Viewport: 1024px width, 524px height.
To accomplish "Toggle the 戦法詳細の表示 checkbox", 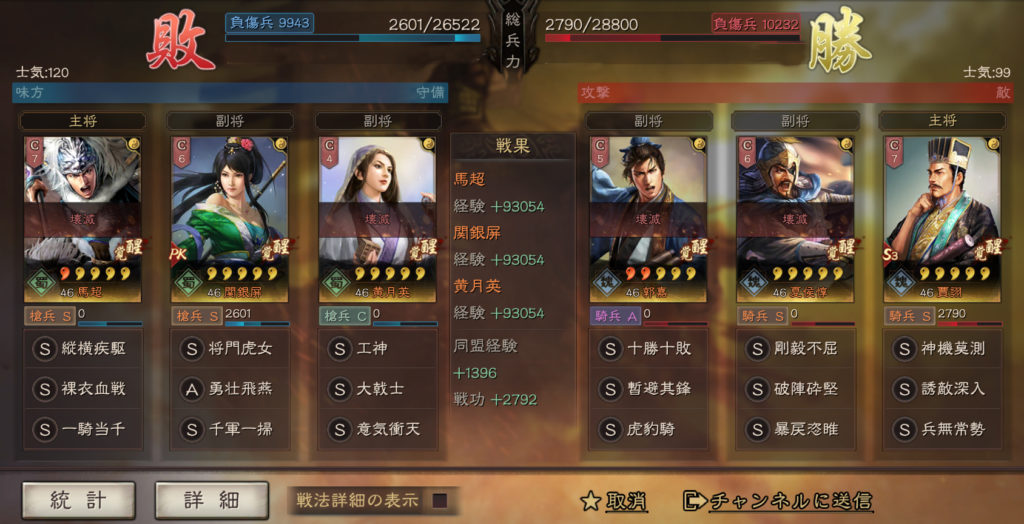I will click(x=439, y=500).
